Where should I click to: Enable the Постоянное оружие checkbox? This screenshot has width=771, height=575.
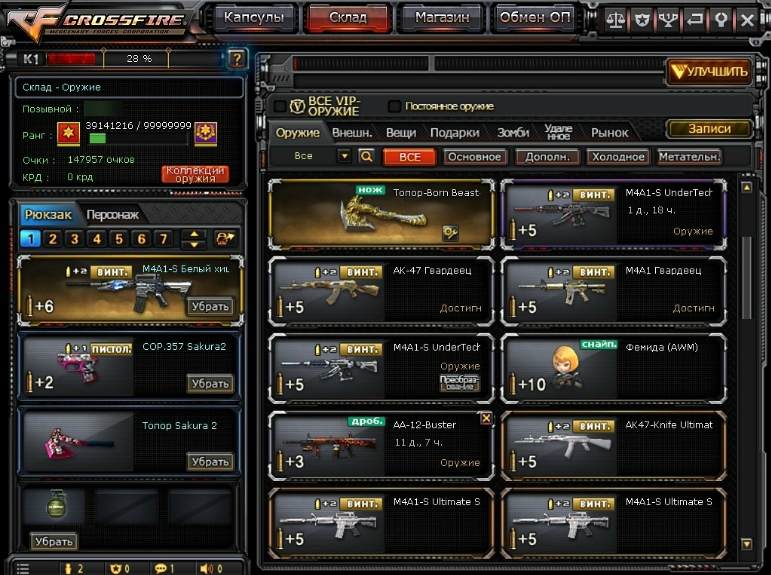[394, 106]
